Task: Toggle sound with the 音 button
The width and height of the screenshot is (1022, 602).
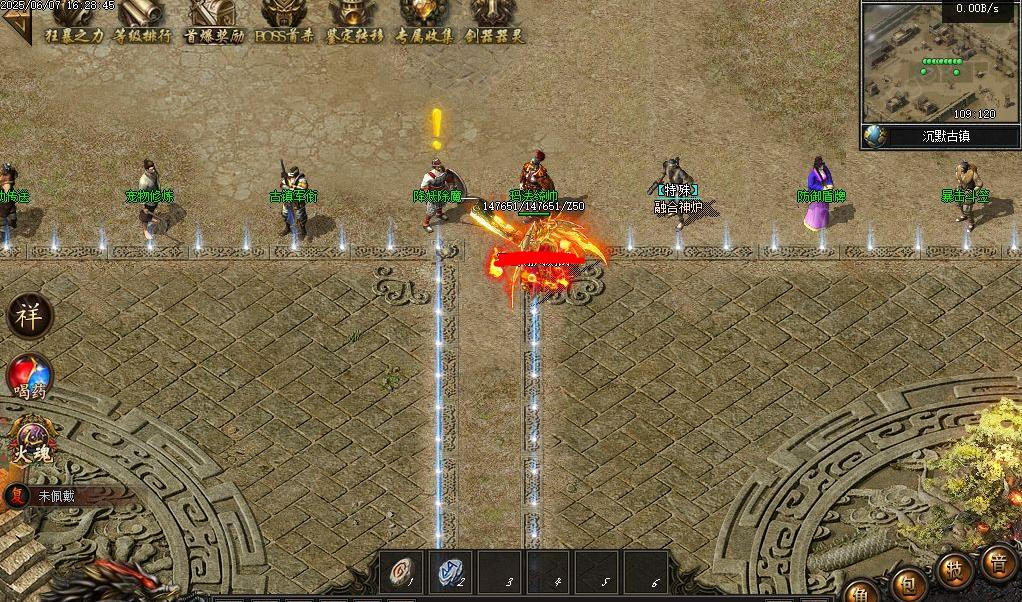Action: click(x=997, y=561)
